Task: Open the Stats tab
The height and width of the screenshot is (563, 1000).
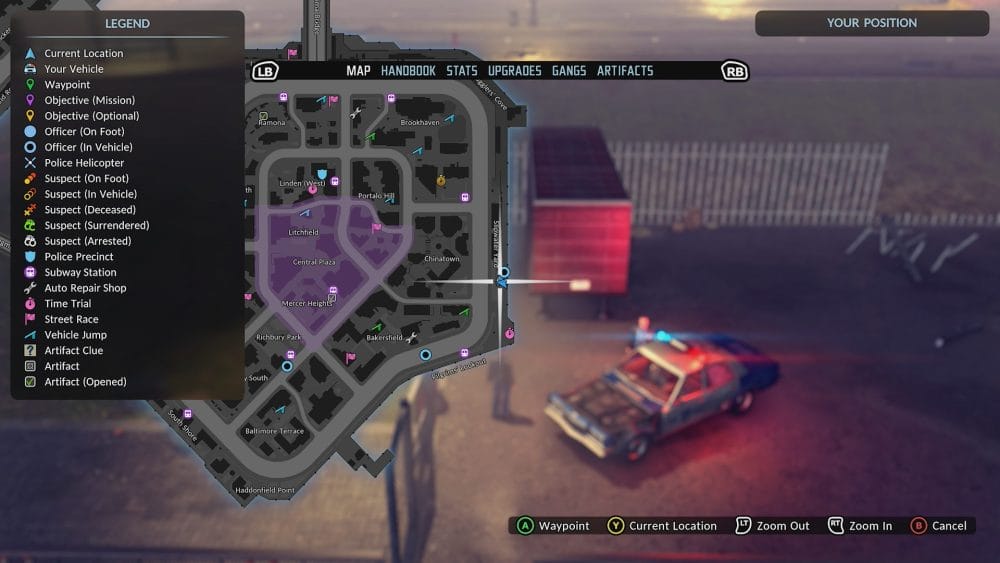Action: tap(462, 71)
